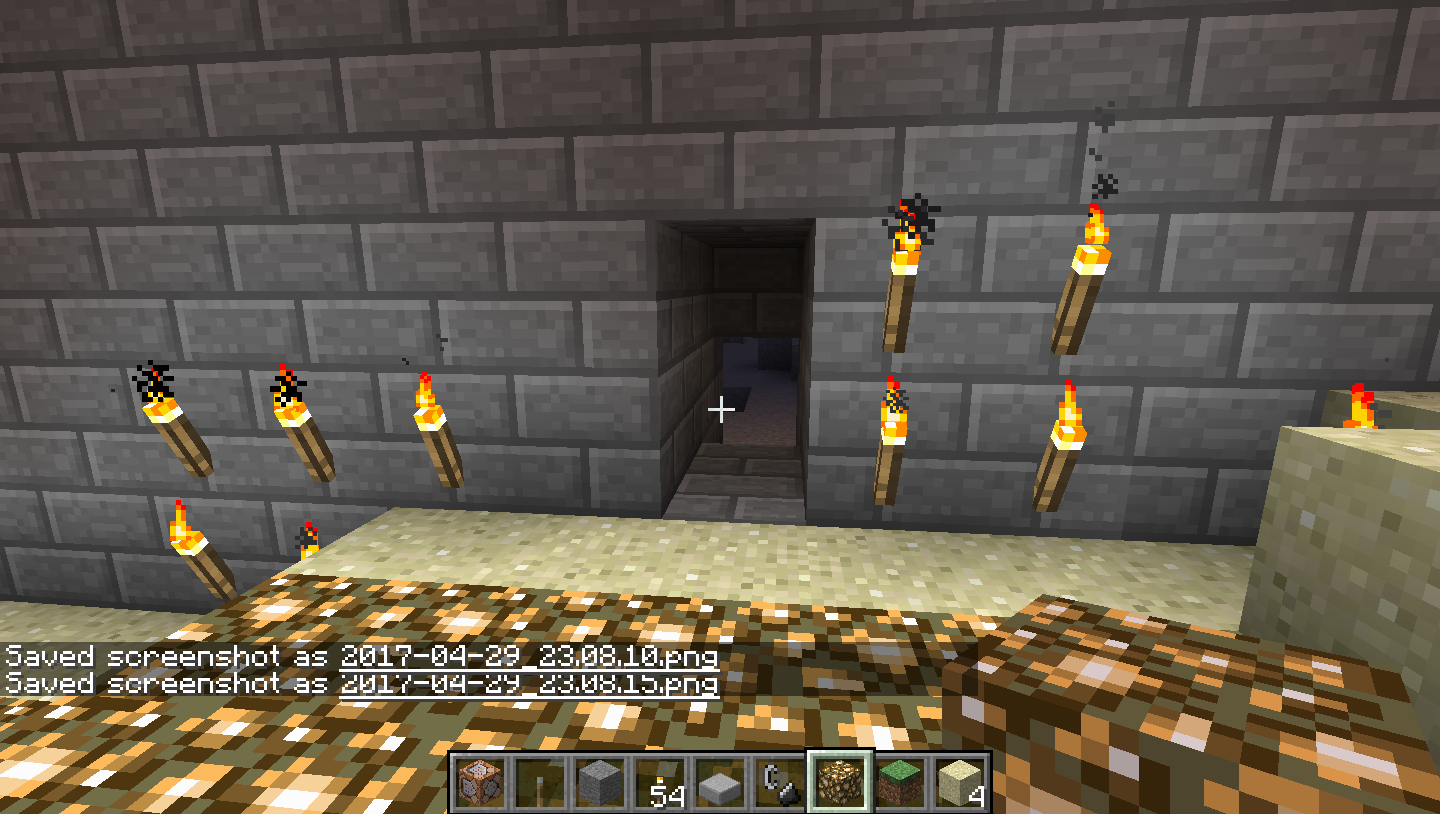The width and height of the screenshot is (1440, 814).
Task: Choose the stone bricks hotbar slot
Action: click(x=600, y=782)
